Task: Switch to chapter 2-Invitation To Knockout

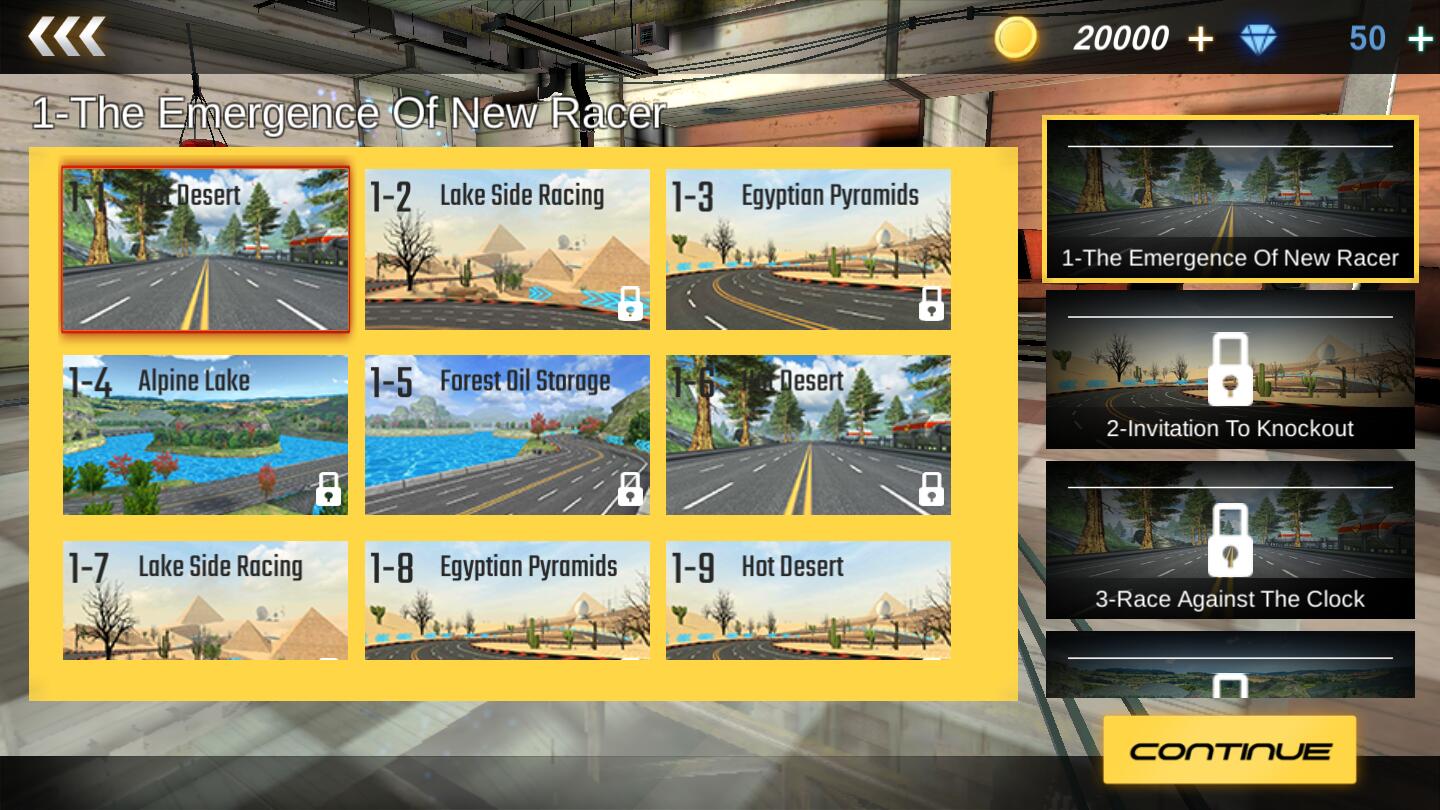Action: [x=1230, y=369]
